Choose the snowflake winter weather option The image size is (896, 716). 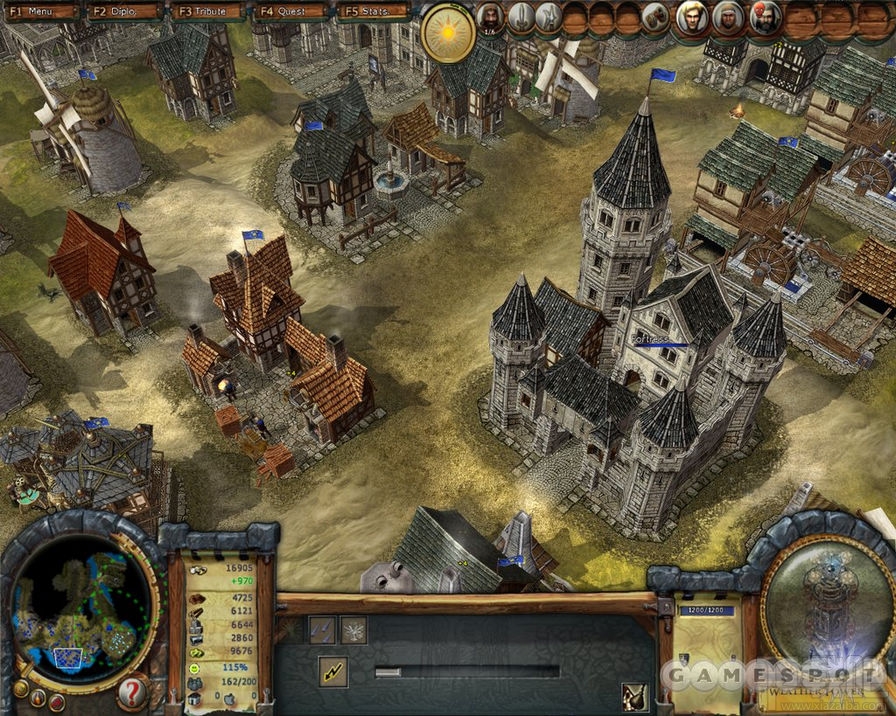[354, 629]
